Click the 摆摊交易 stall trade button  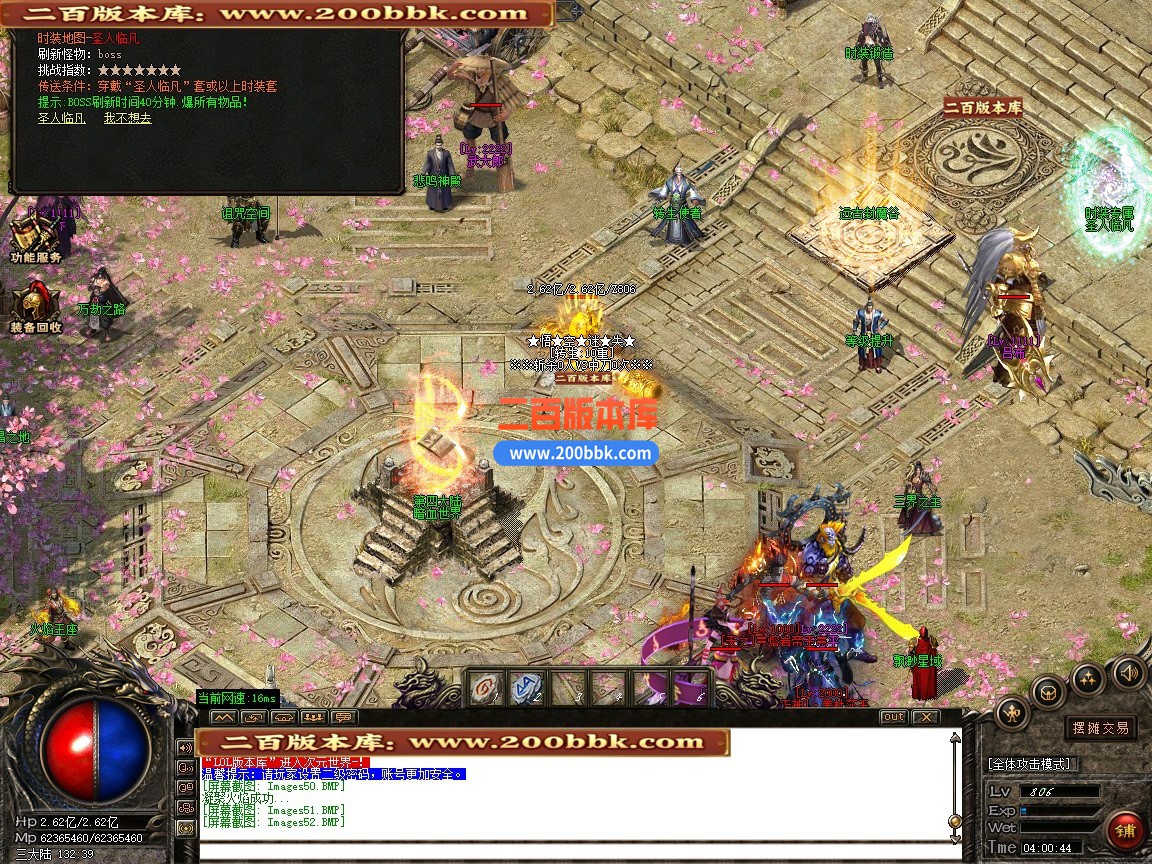[1100, 728]
